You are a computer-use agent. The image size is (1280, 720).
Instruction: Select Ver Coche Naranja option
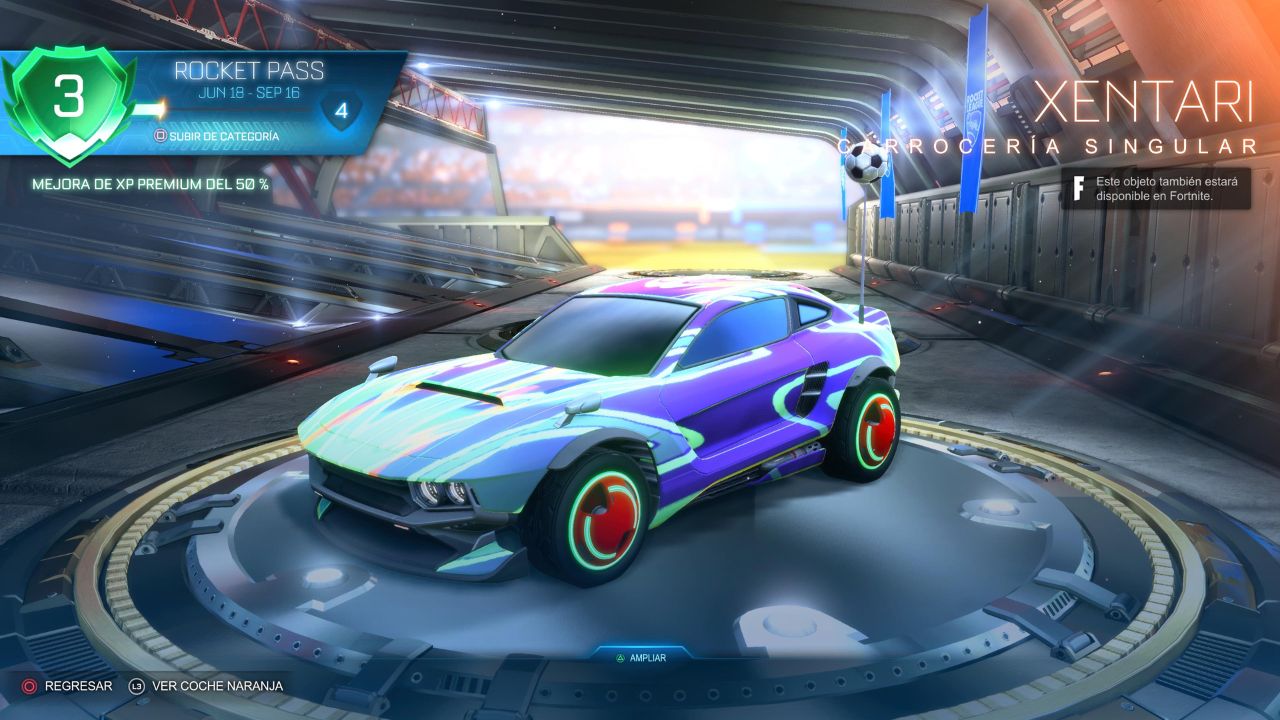tap(206, 686)
